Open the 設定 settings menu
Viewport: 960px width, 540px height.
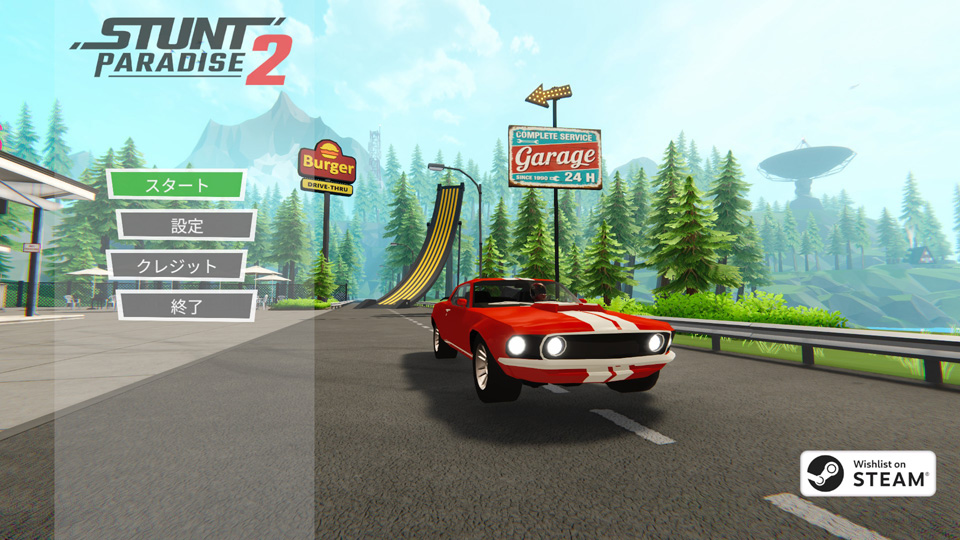186,225
